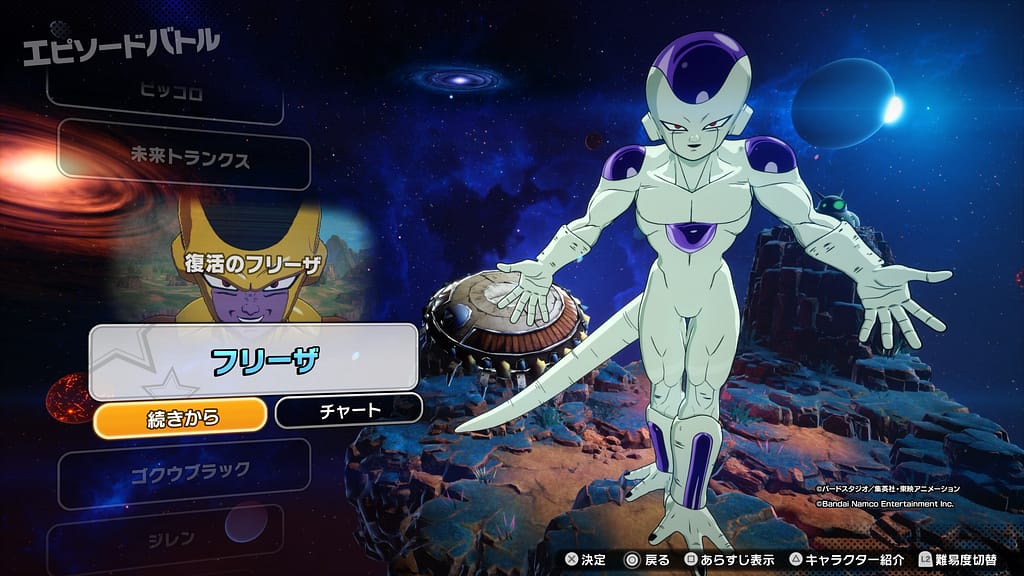Choose the 未来トランクス episode entry
1024x576 pixels.
pos(183,158)
